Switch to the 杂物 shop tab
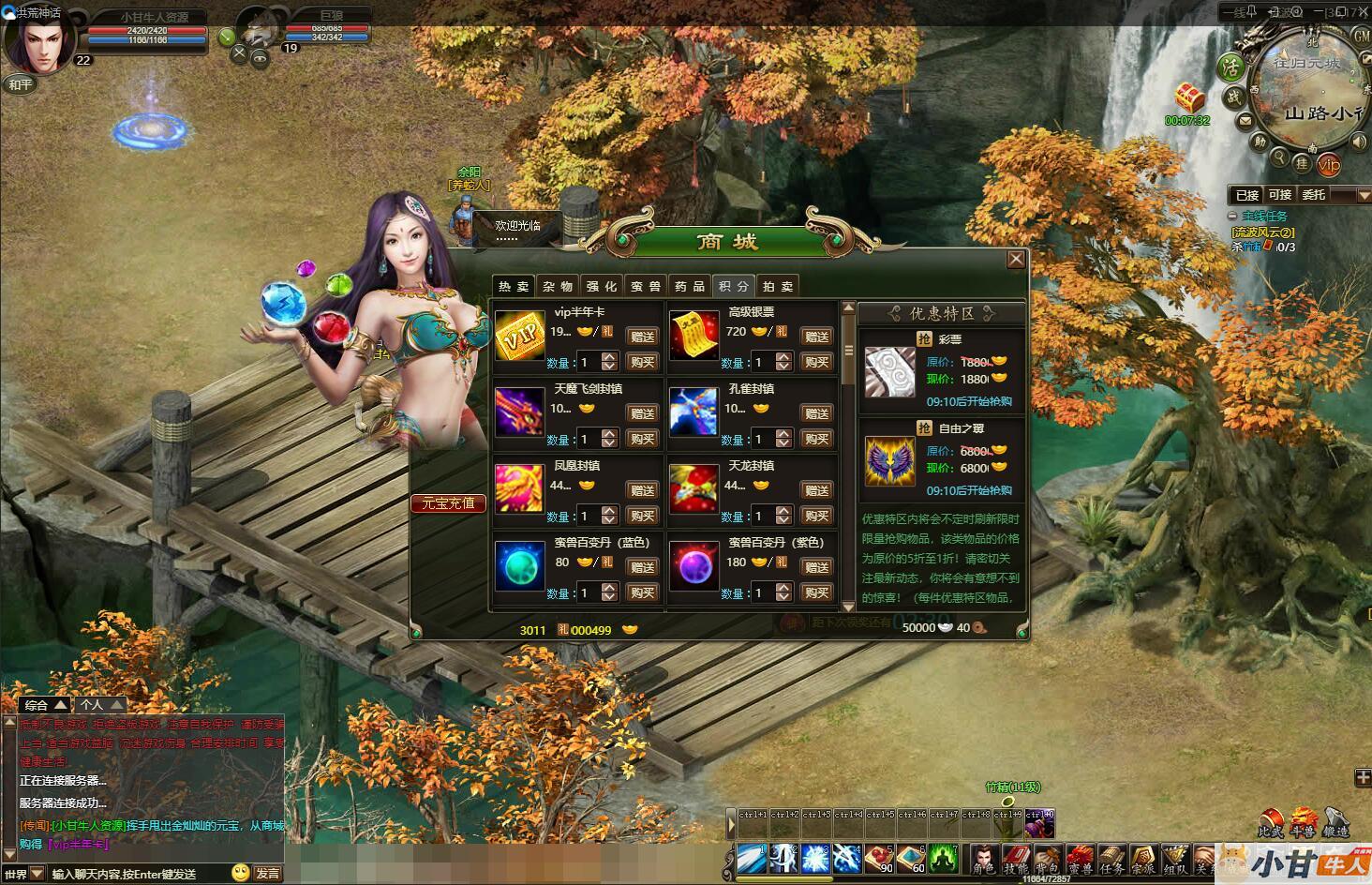This screenshot has width=1372, height=885. click(x=558, y=286)
